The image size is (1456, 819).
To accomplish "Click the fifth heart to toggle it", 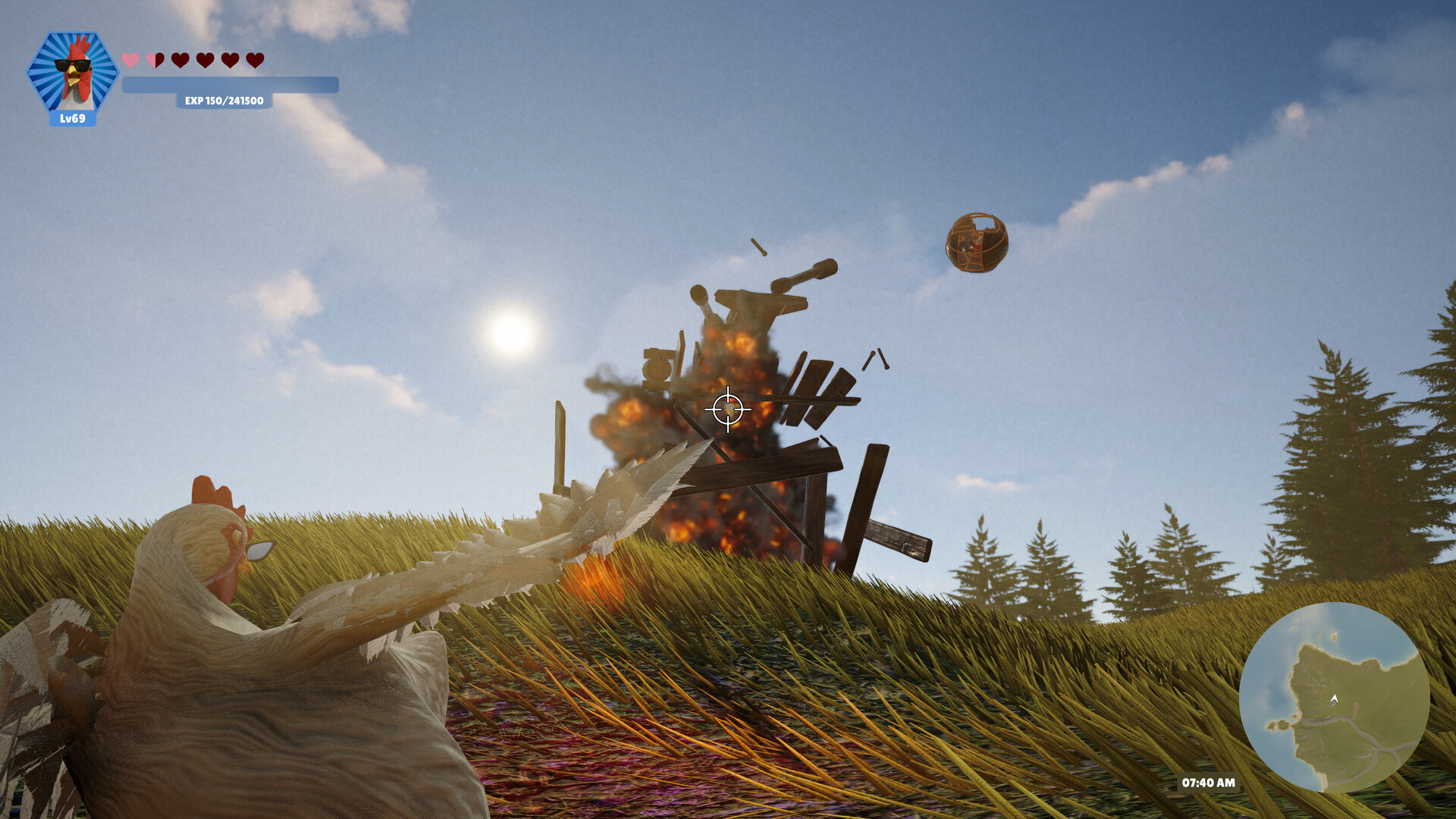I will click(229, 59).
